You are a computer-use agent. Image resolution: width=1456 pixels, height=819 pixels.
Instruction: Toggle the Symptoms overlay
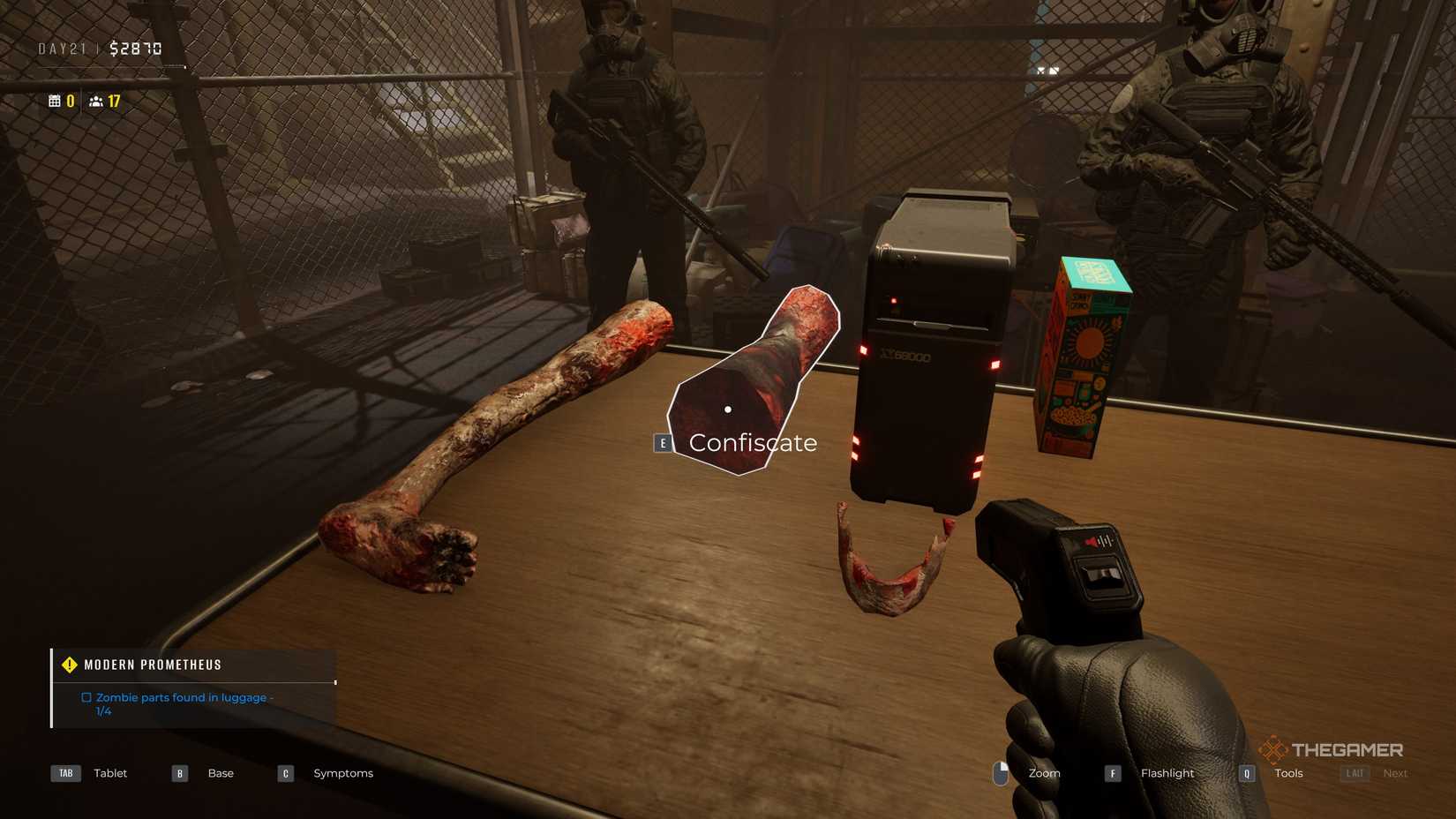[342, 772]
